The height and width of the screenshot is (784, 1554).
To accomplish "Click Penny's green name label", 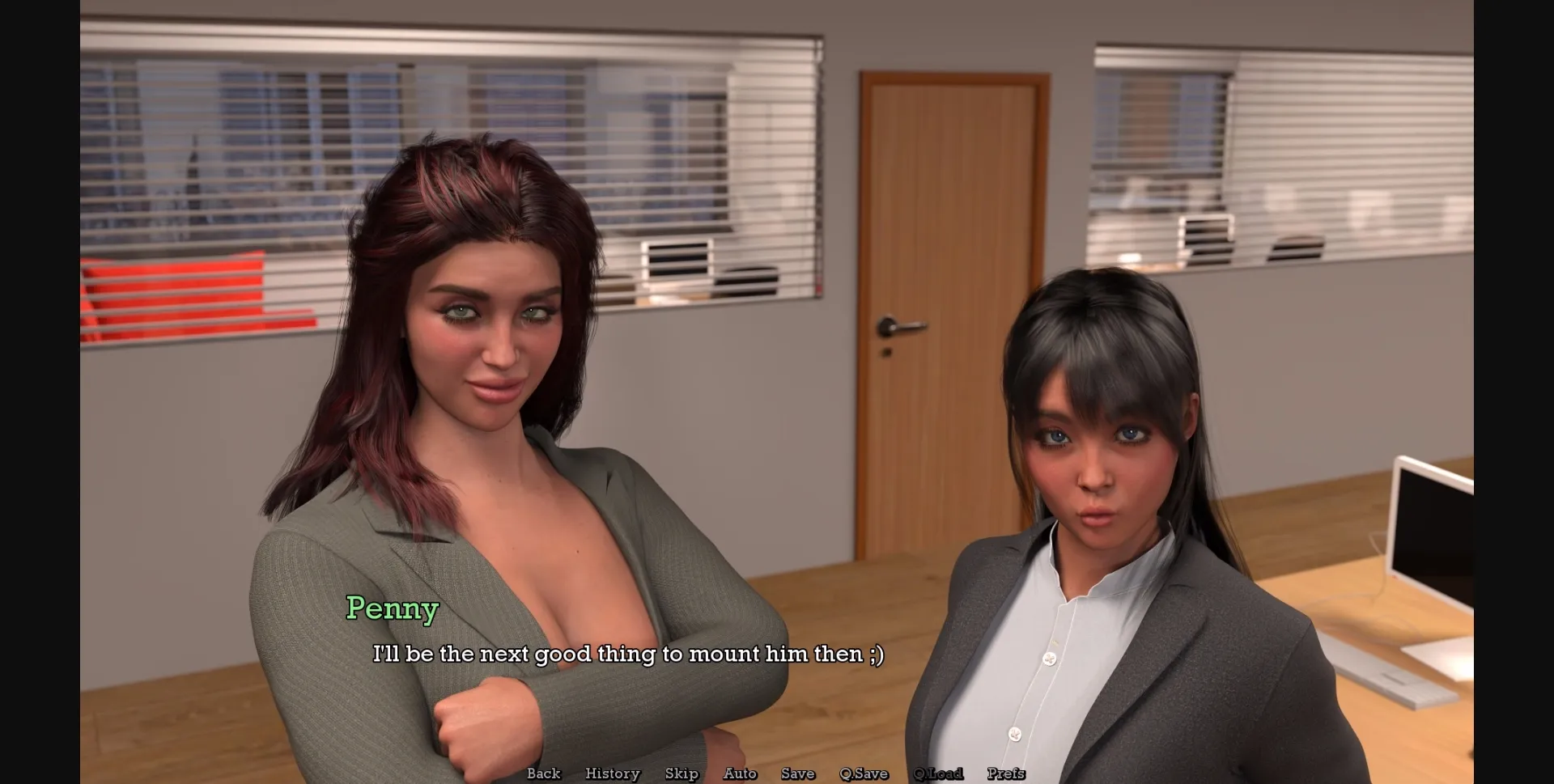I will click(393, 609).
